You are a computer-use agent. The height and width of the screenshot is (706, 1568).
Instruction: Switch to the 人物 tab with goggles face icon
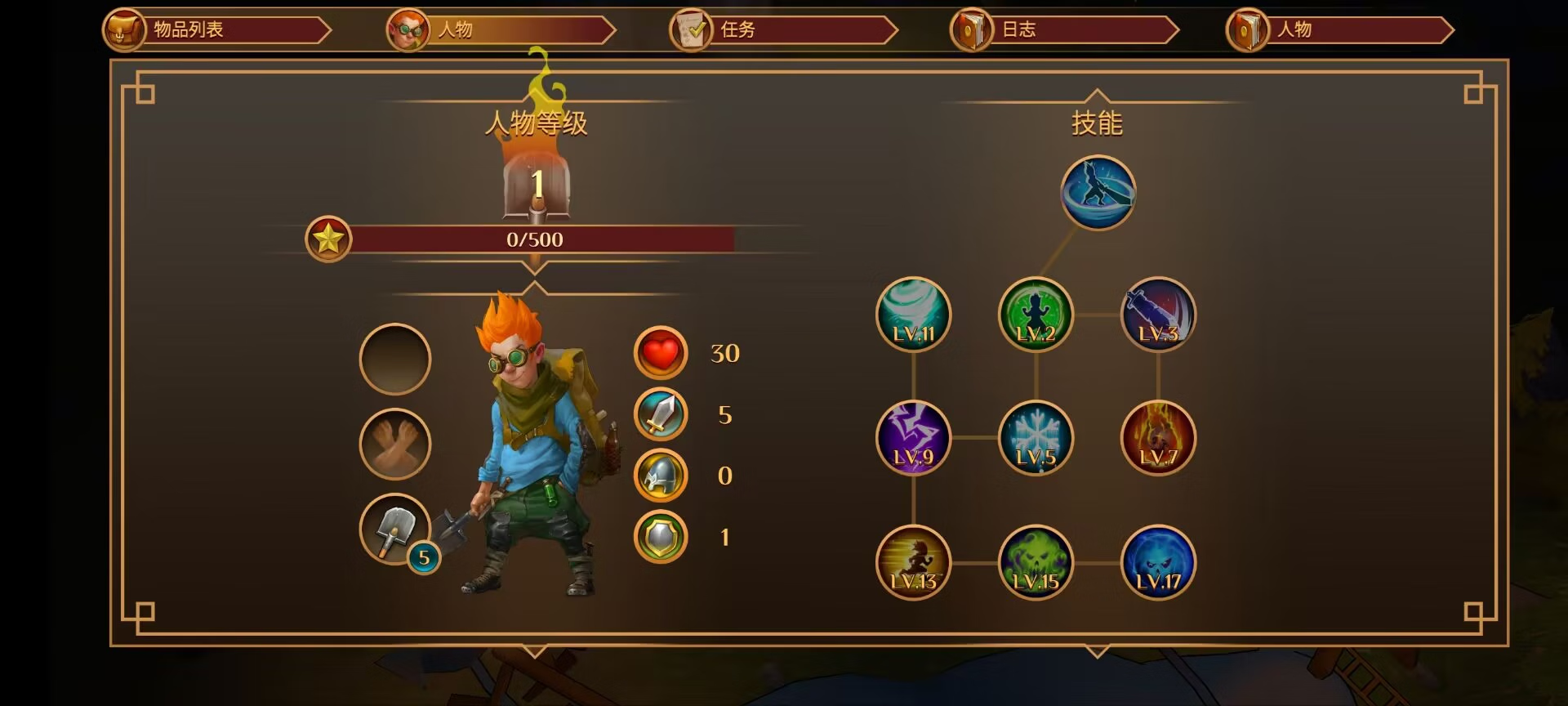(500, 30)
